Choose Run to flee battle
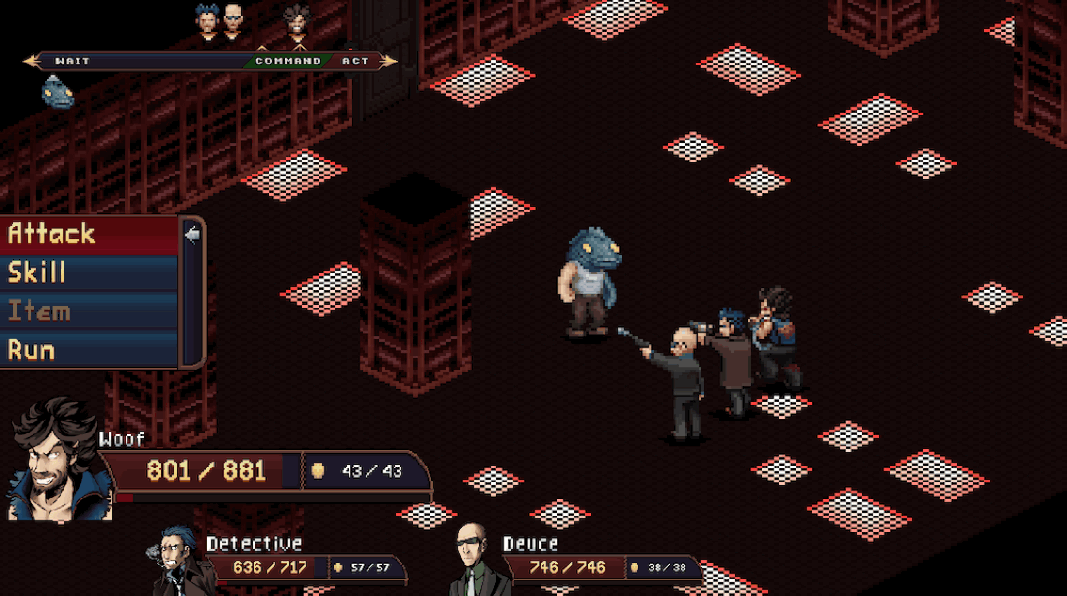 pos(90,351)
